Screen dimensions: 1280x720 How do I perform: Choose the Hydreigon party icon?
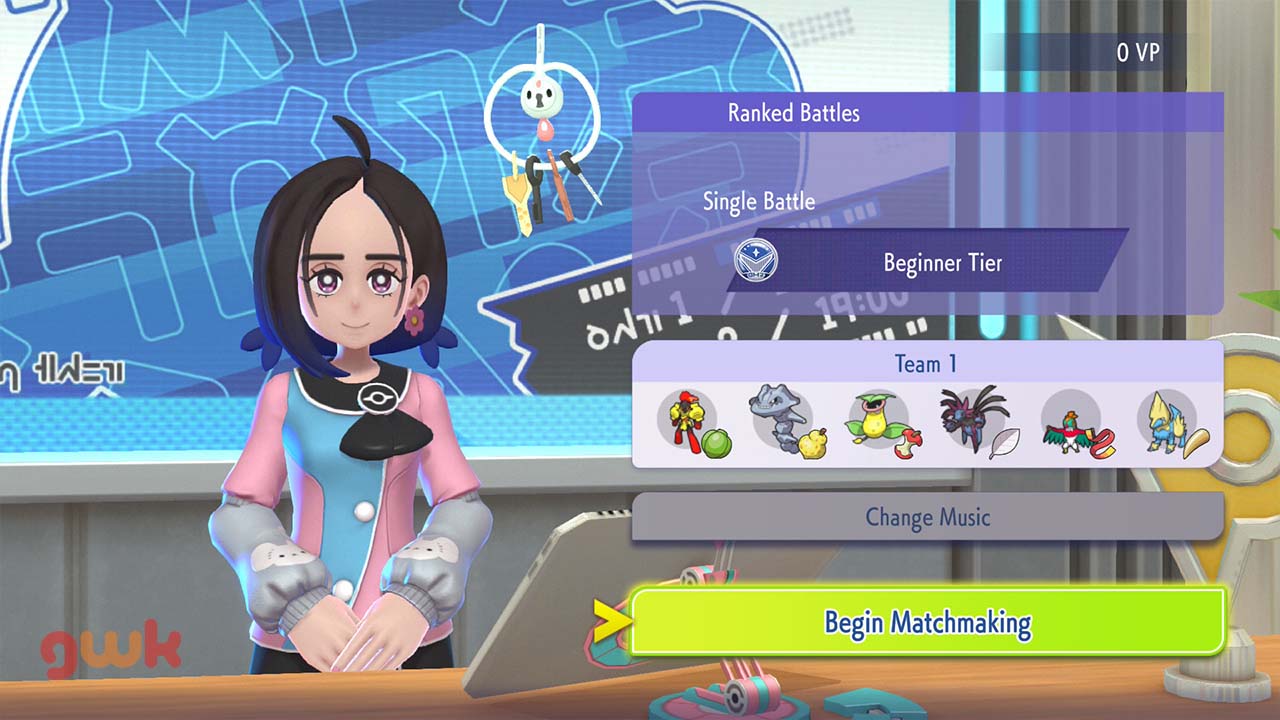pyautogui.click(x=972, y=421)
